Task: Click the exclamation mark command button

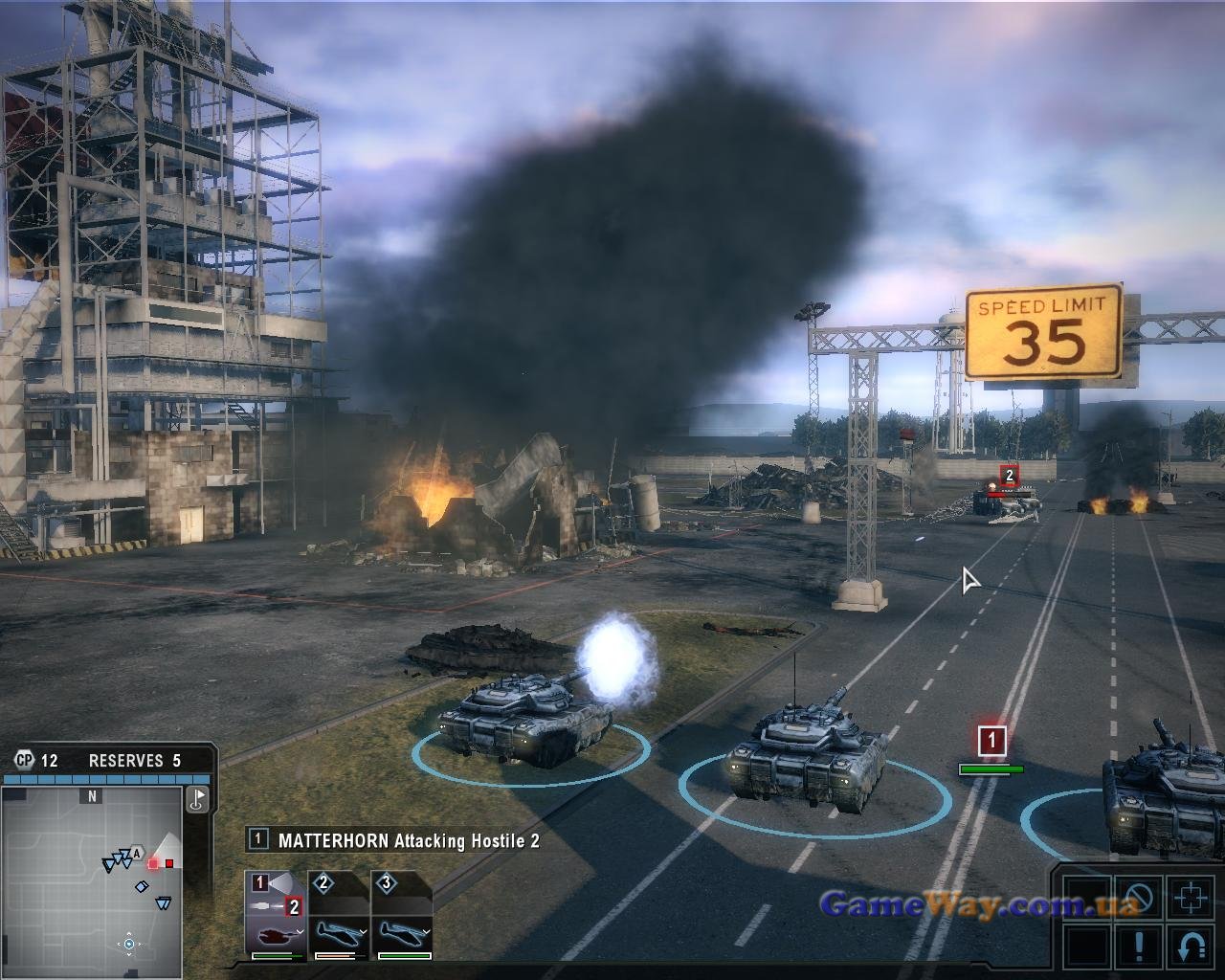Action: 1139,946
